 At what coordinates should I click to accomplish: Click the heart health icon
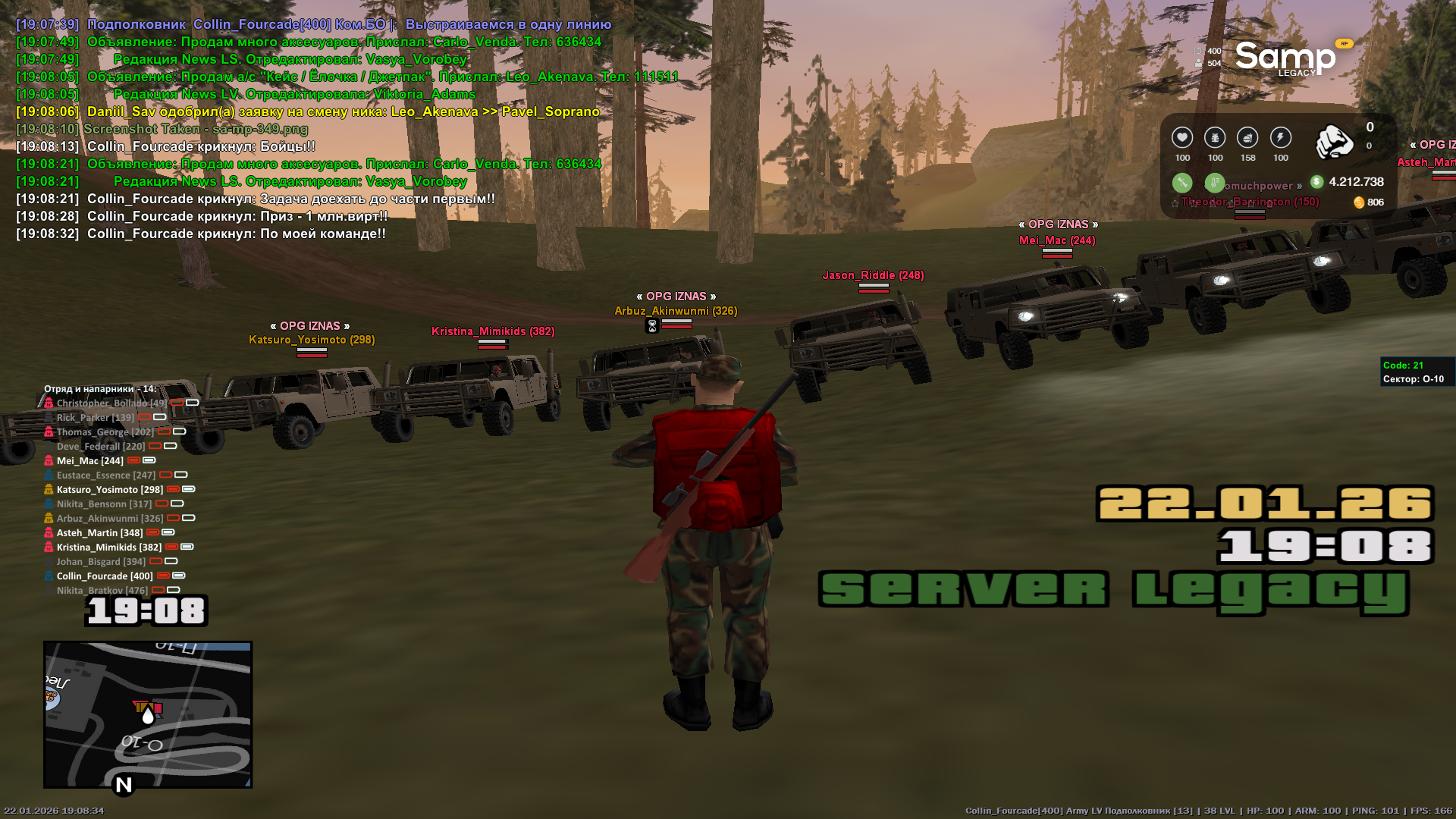1181,137
